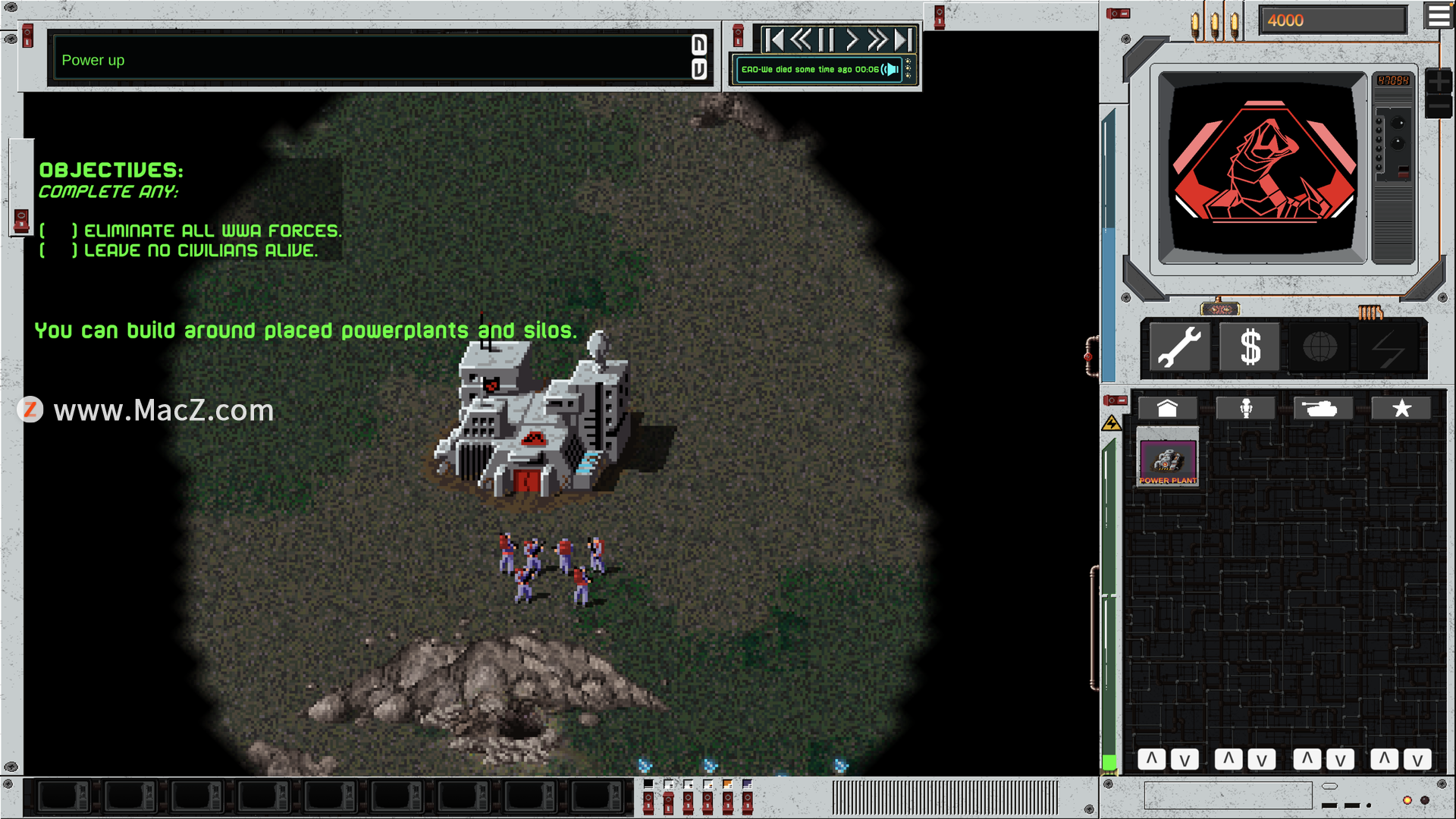Click the Power up message bar
The height and width of the screenshot is (819, 1456).
(x=372, y=60)
